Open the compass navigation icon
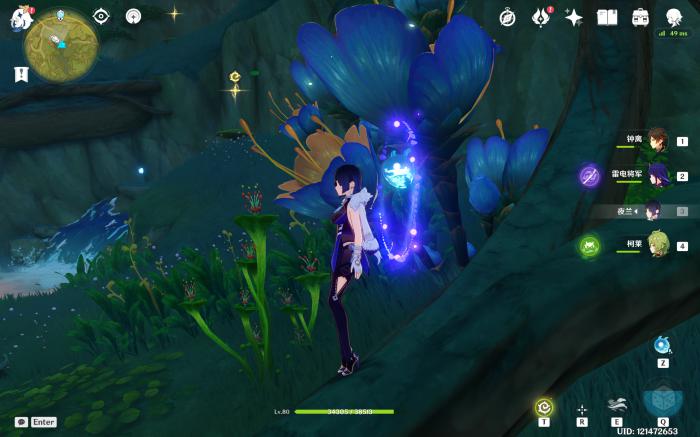 [507, 17]
